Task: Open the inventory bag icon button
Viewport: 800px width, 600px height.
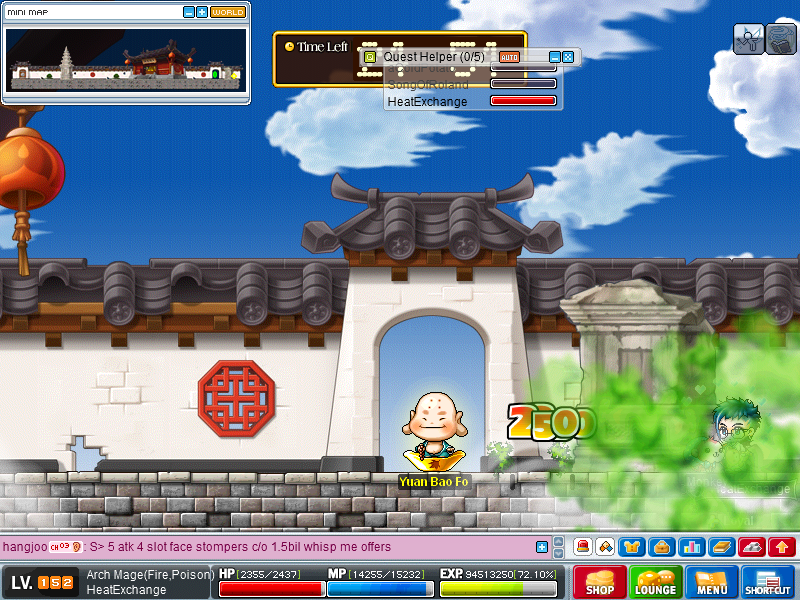Action: 661,547
